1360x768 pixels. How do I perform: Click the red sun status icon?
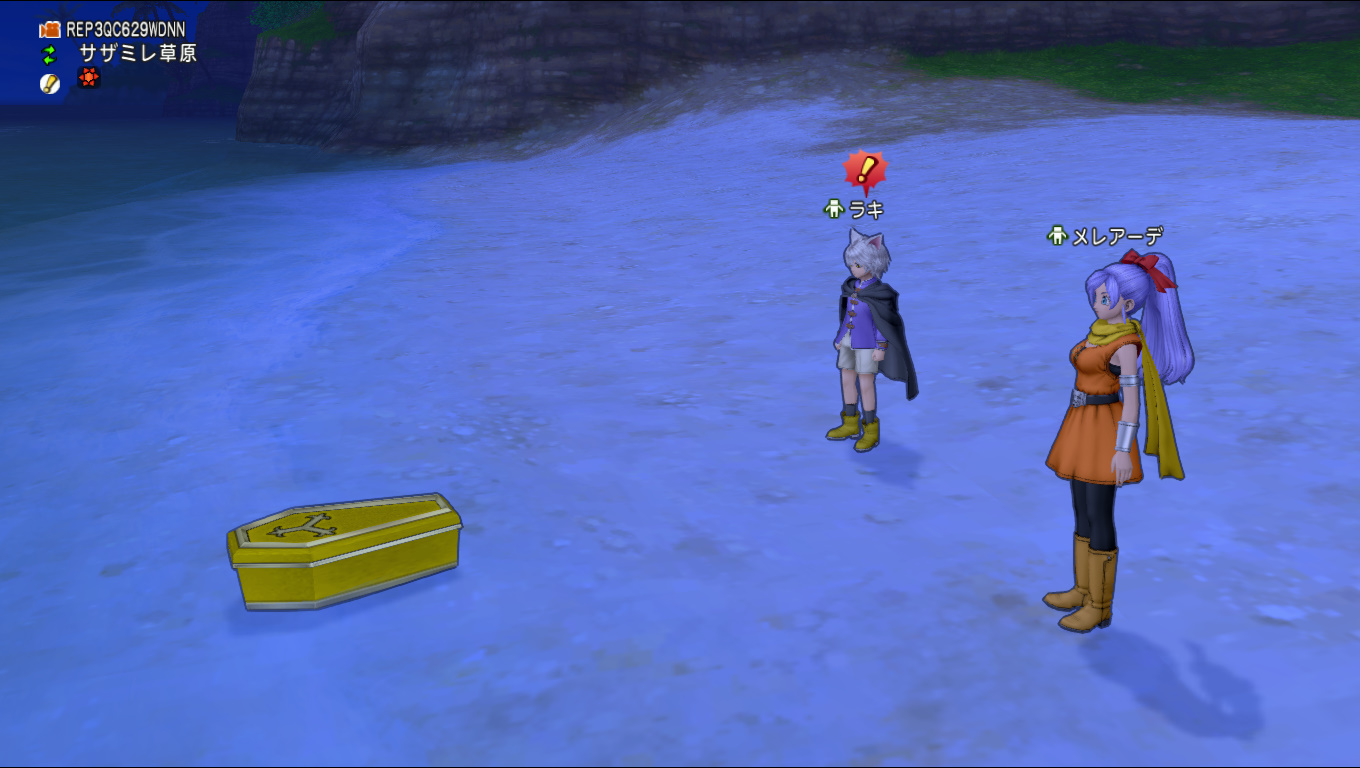click(x=89, y=78)
